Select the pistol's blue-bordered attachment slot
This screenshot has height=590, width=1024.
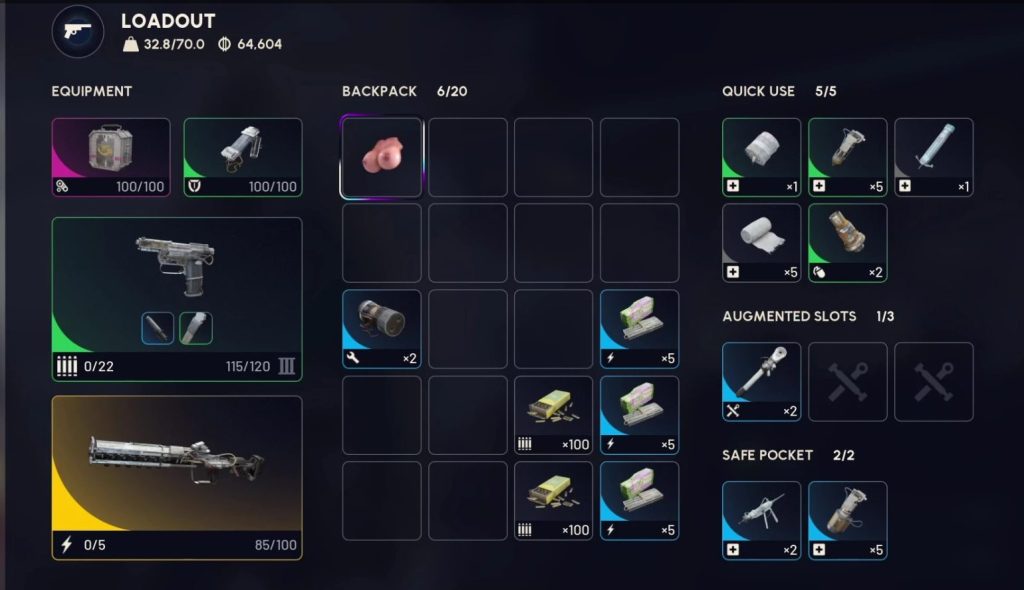point(158,328)
